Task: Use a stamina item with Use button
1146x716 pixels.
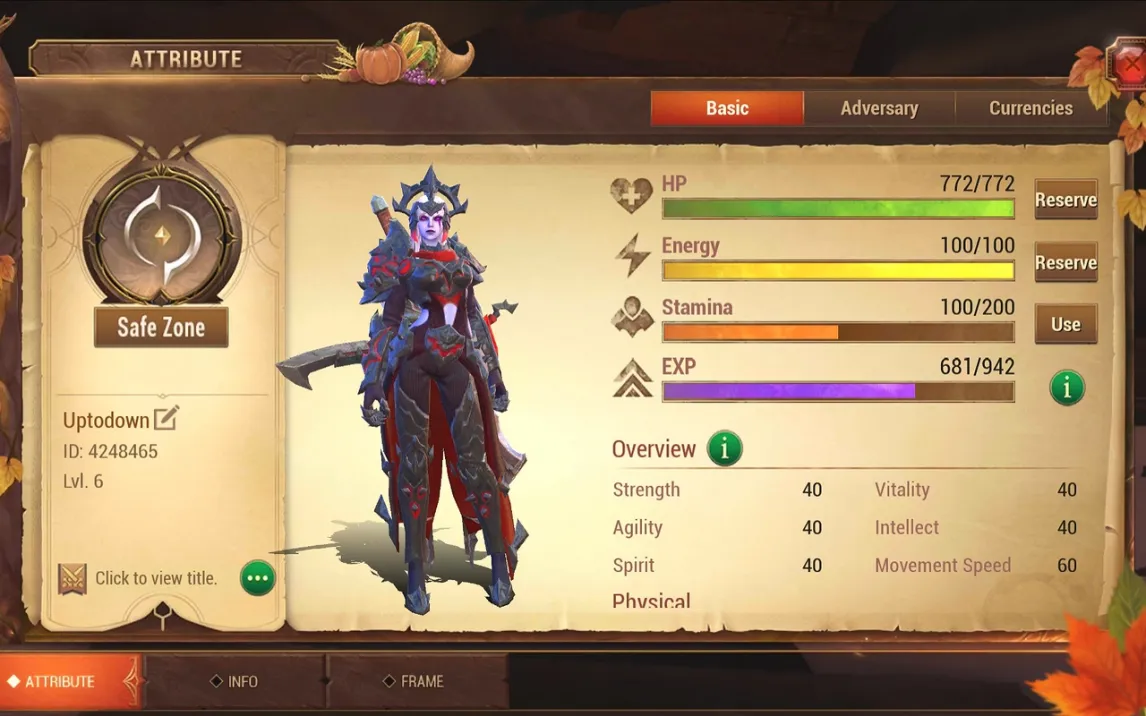Action: 1065,324
